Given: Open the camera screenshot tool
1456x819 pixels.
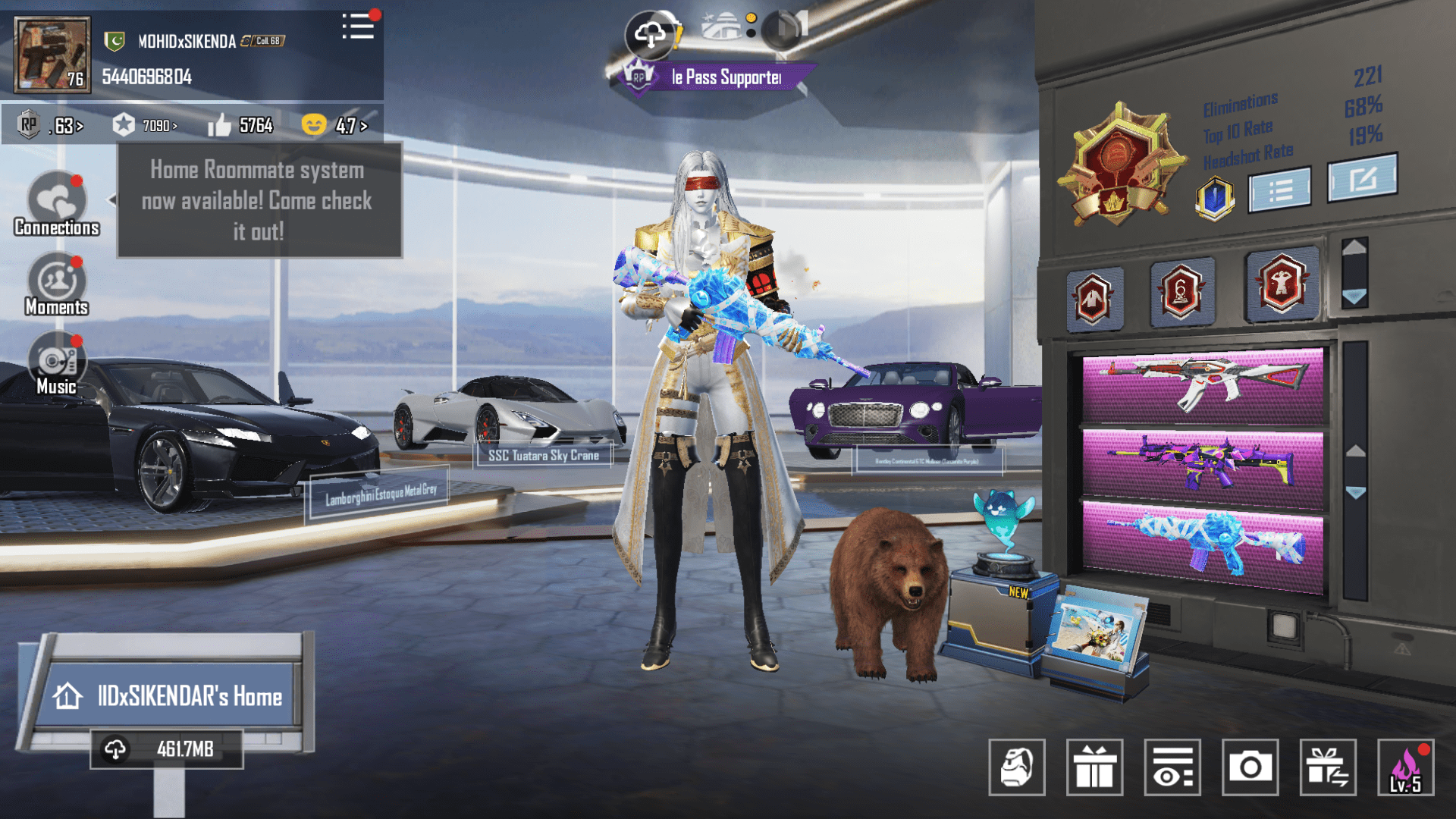Looking at the screenshot, I should (1250, 768).
